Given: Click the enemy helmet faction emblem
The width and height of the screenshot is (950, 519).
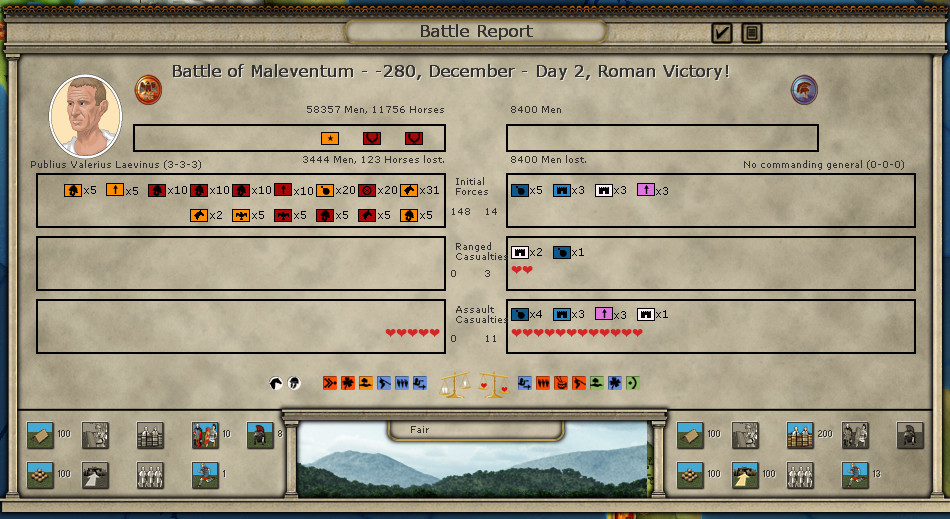Looking at the screenshot, I should [804, 89].
